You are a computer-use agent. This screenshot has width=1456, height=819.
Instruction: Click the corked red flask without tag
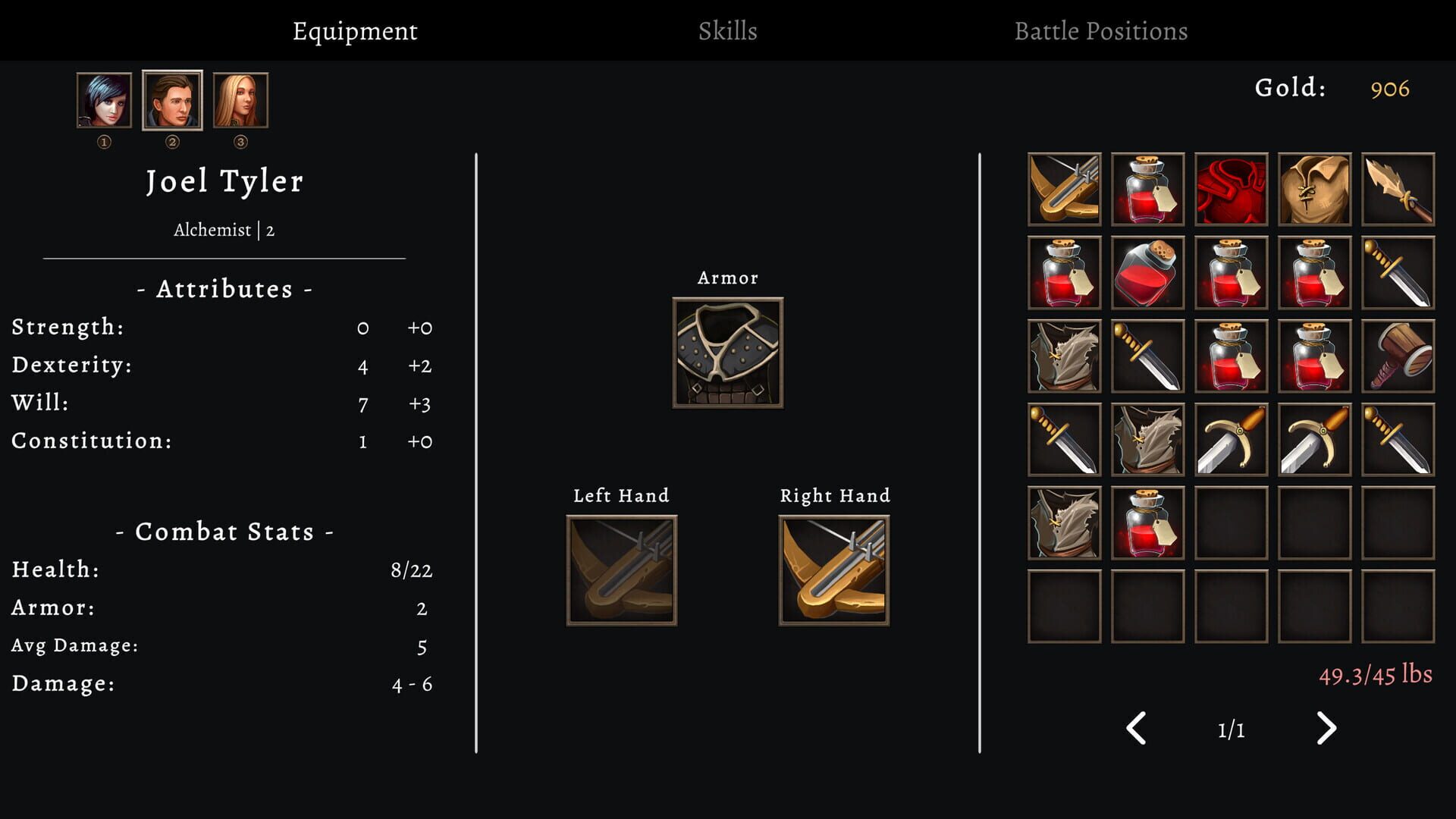click(1147, 272)
